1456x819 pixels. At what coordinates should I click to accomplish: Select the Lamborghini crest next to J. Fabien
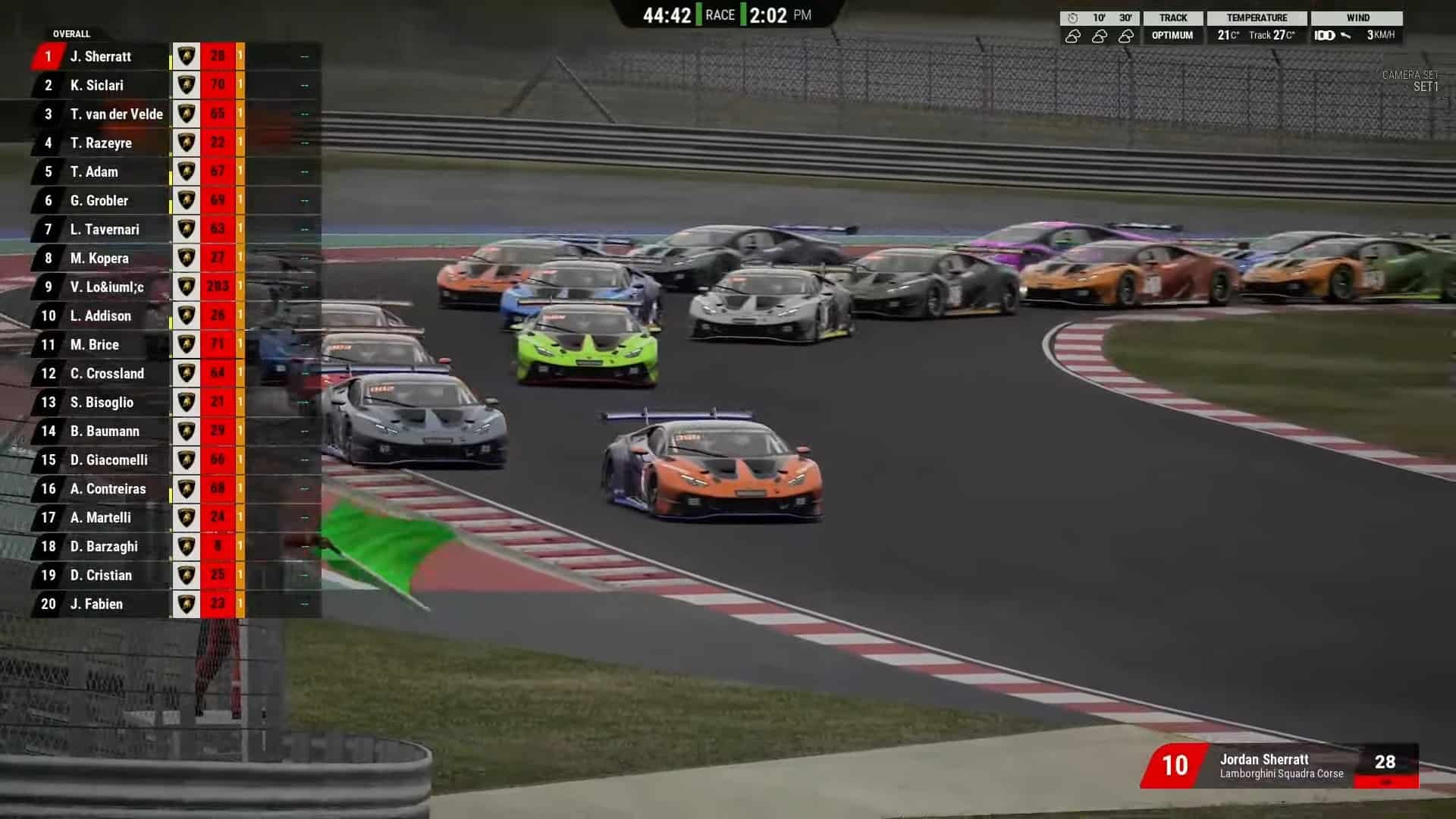(186, 604)
